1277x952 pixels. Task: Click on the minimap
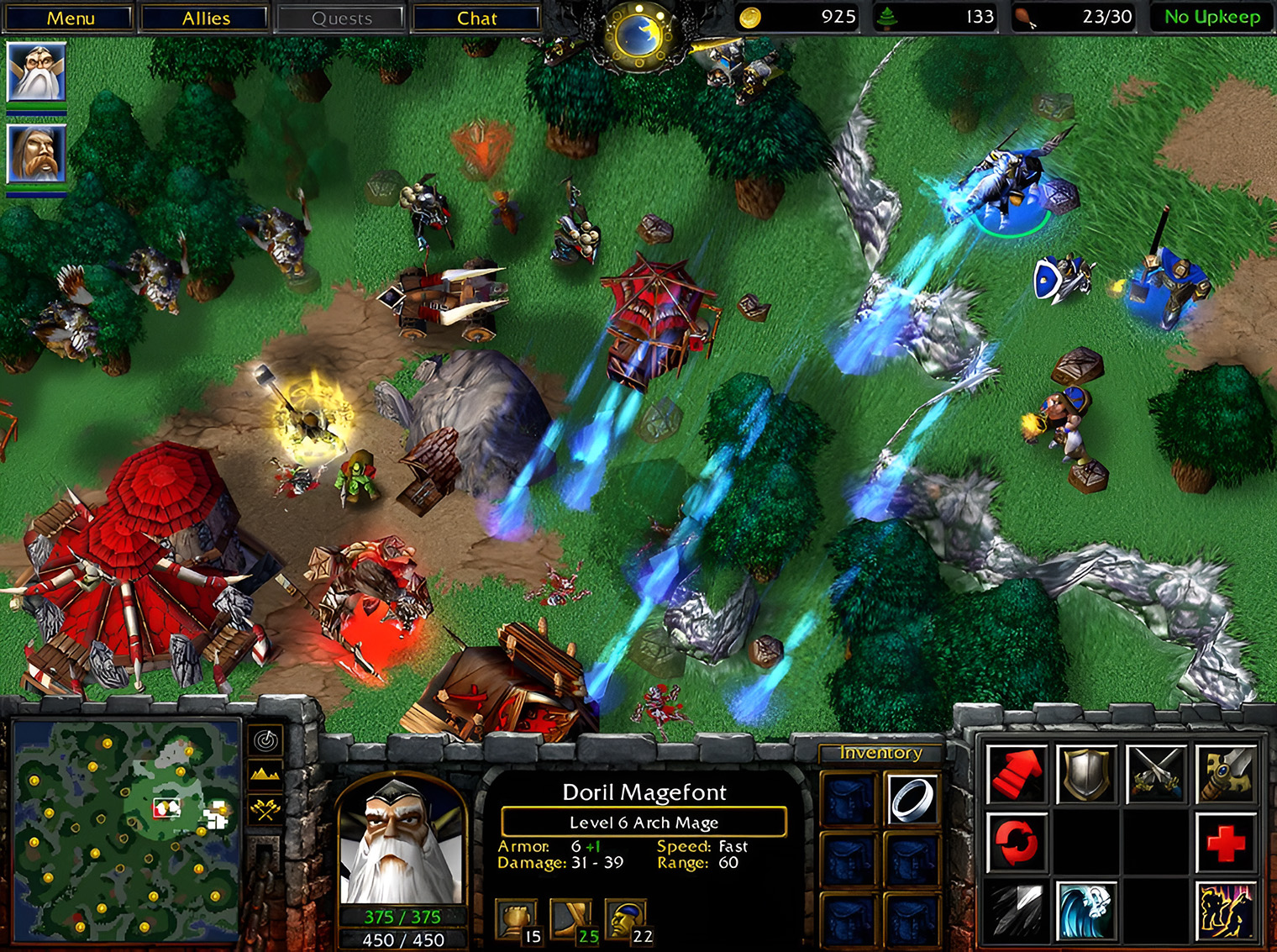(128, 829)
